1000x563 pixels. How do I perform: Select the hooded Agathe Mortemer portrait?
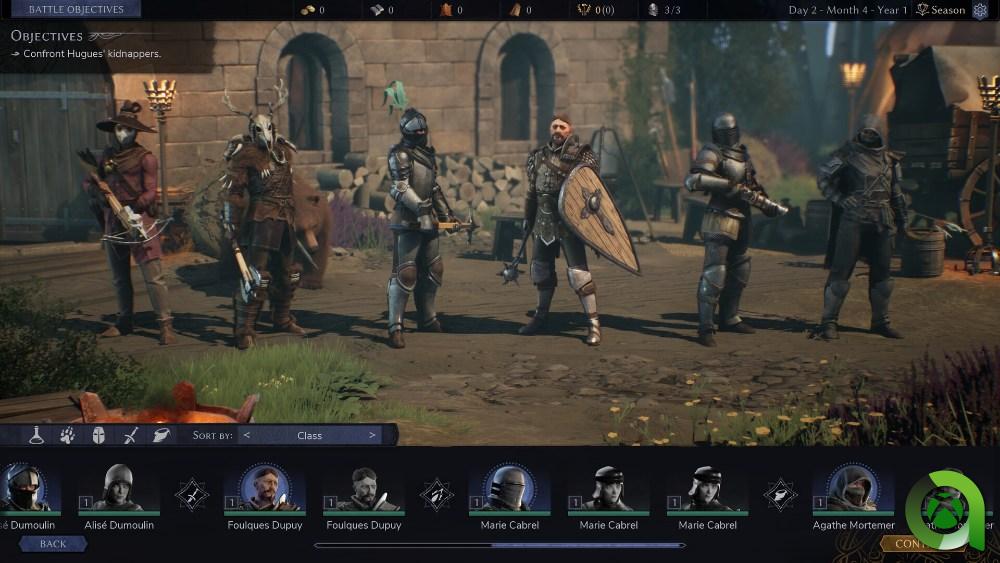pos(853,490)
